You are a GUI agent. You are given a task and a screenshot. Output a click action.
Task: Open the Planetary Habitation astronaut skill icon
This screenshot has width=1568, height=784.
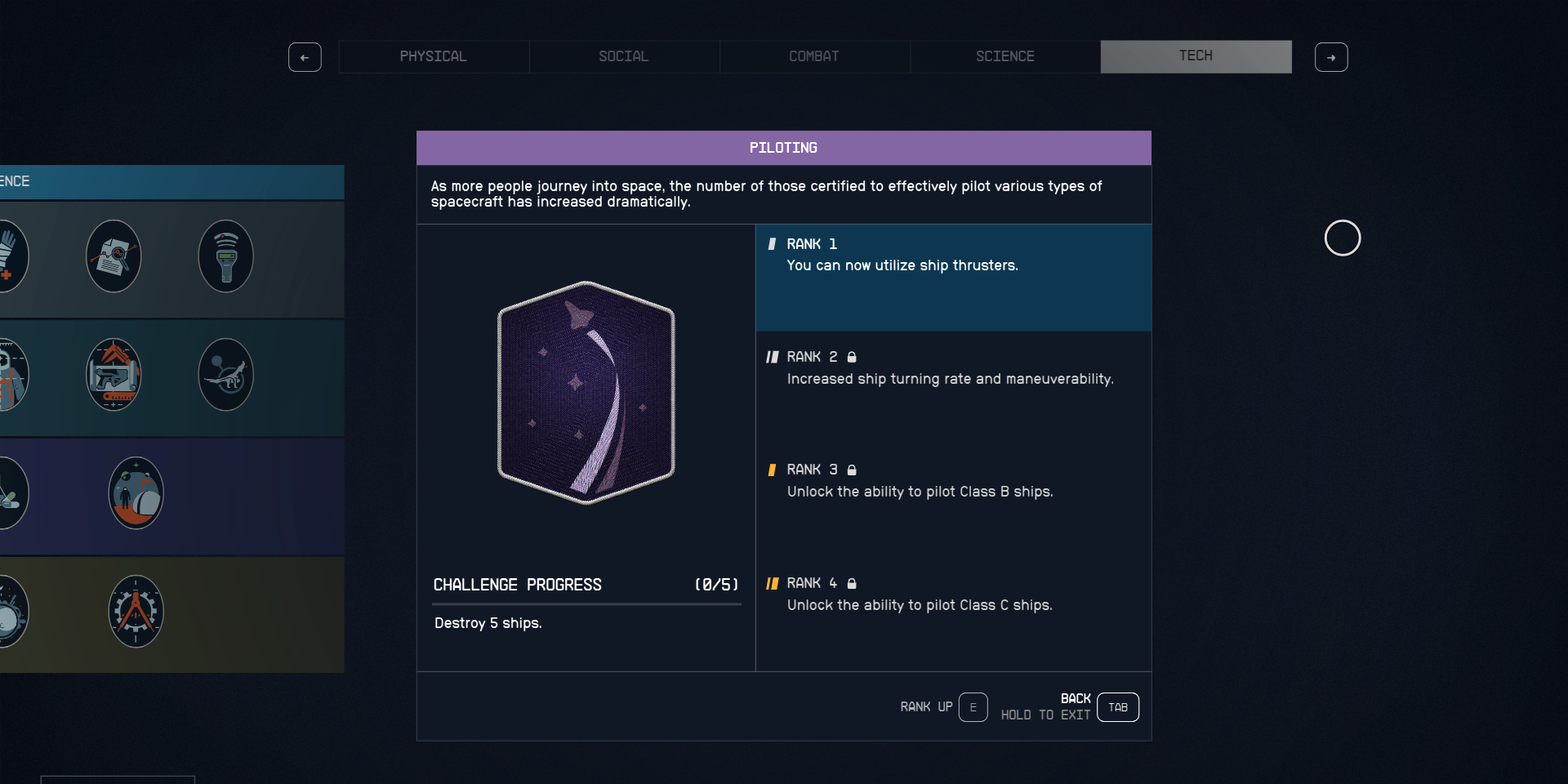tap(136, 492)
